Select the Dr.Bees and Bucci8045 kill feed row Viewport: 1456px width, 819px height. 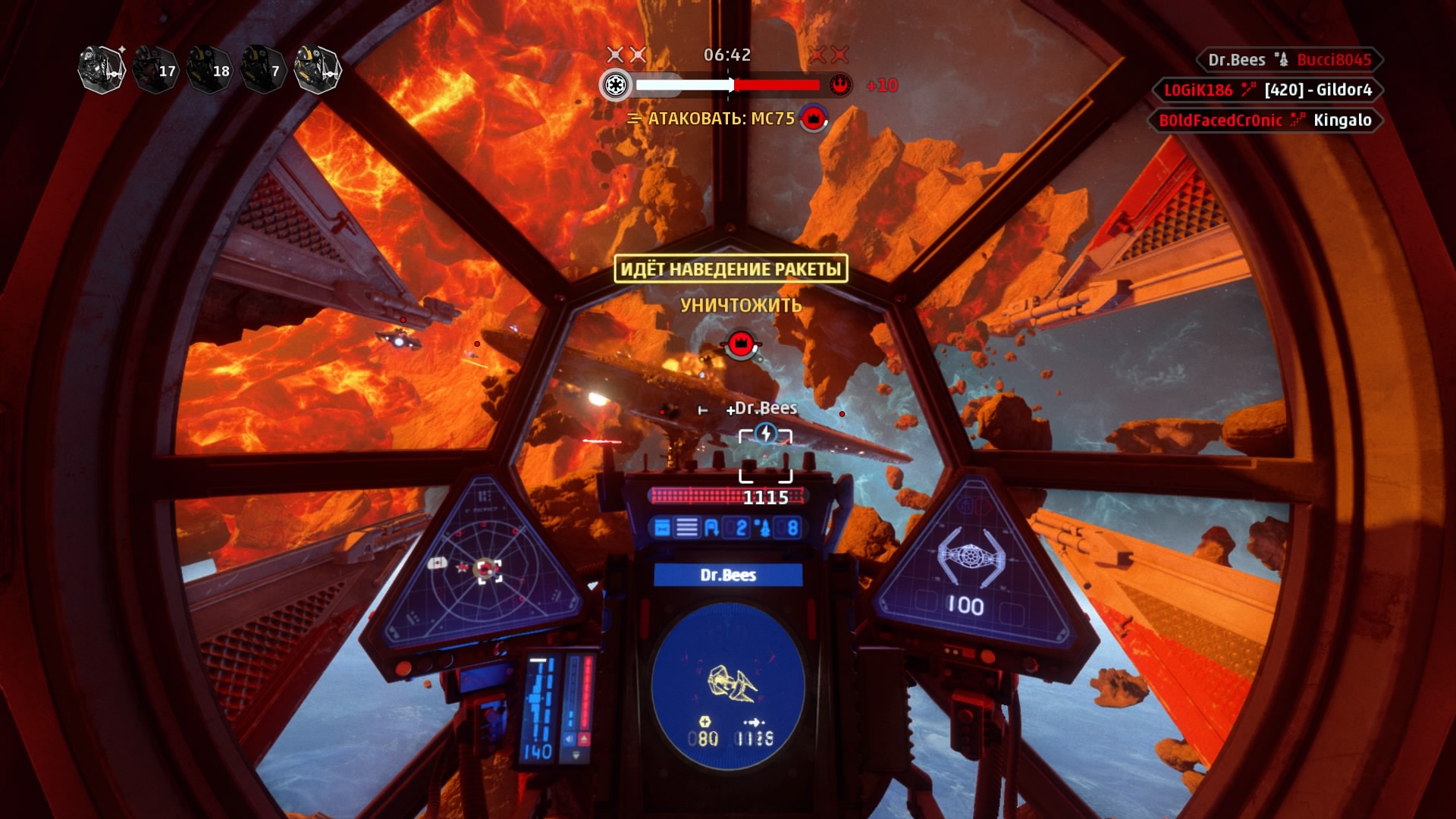pos(1289,60)
